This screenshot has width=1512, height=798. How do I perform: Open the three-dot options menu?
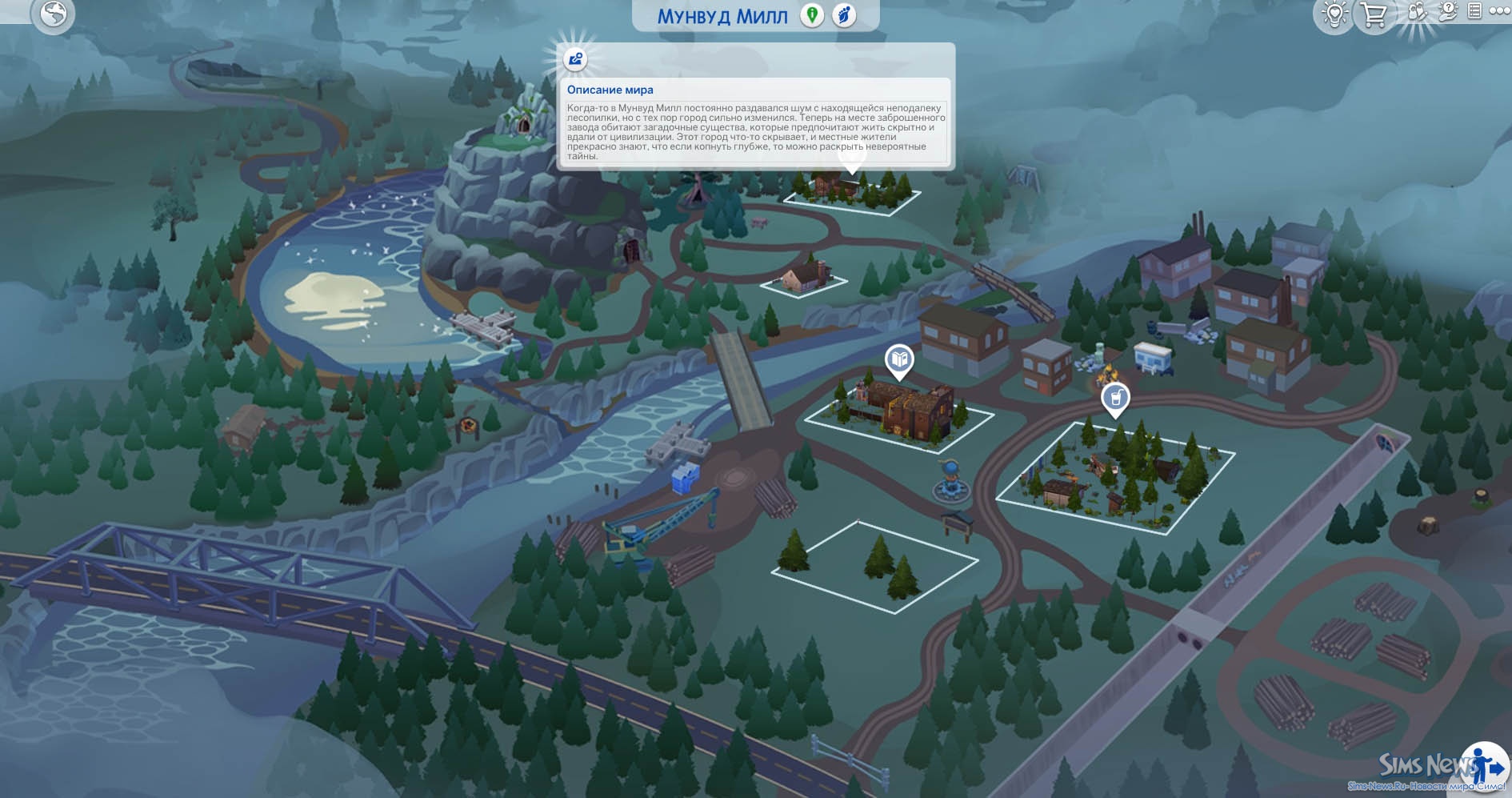1499,11
